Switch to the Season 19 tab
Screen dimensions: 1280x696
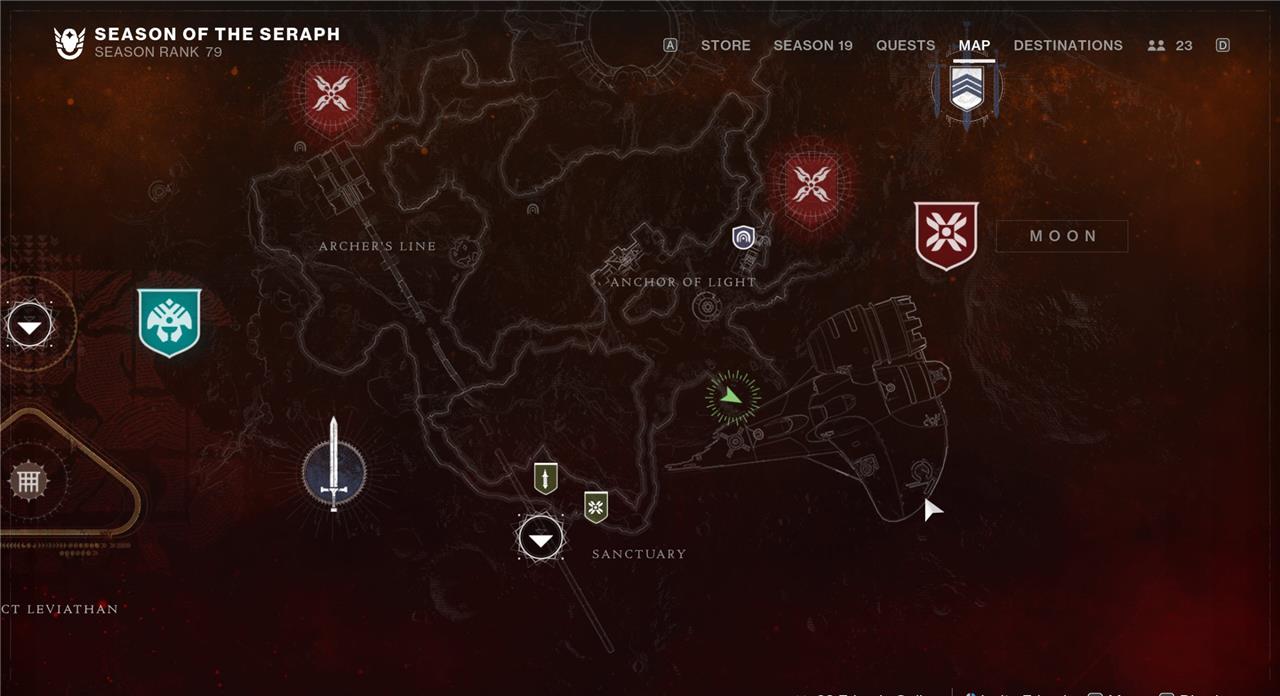[x=813, y=45]
